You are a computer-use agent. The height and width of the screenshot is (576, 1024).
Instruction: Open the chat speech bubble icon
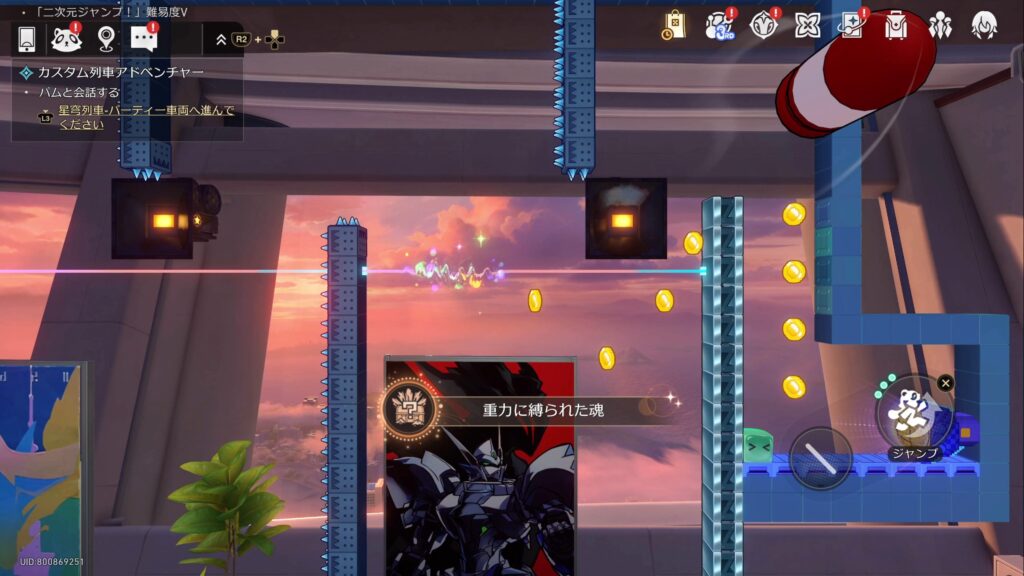point(145,39)
